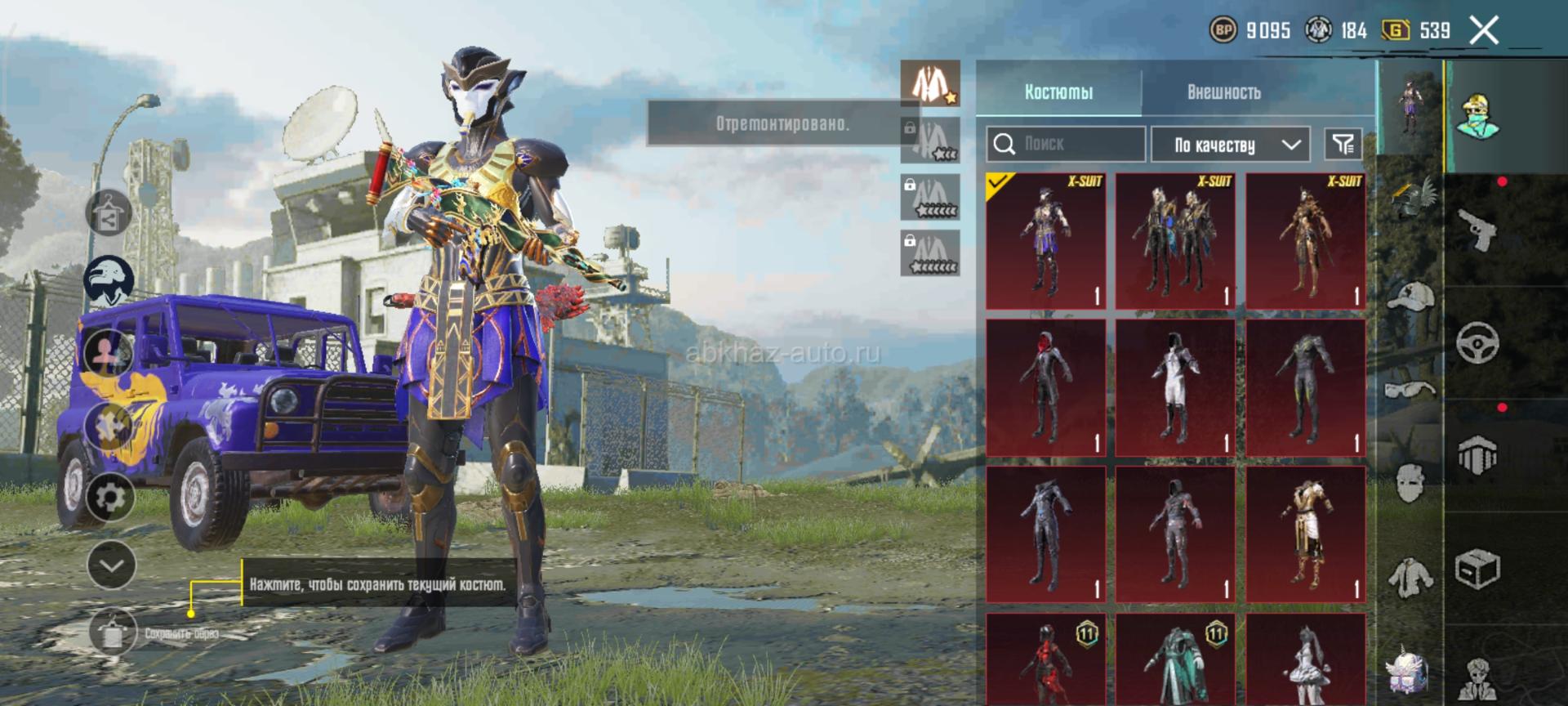Open the filter options funnel icon

pyautogui.click(x=1343, y=145)
